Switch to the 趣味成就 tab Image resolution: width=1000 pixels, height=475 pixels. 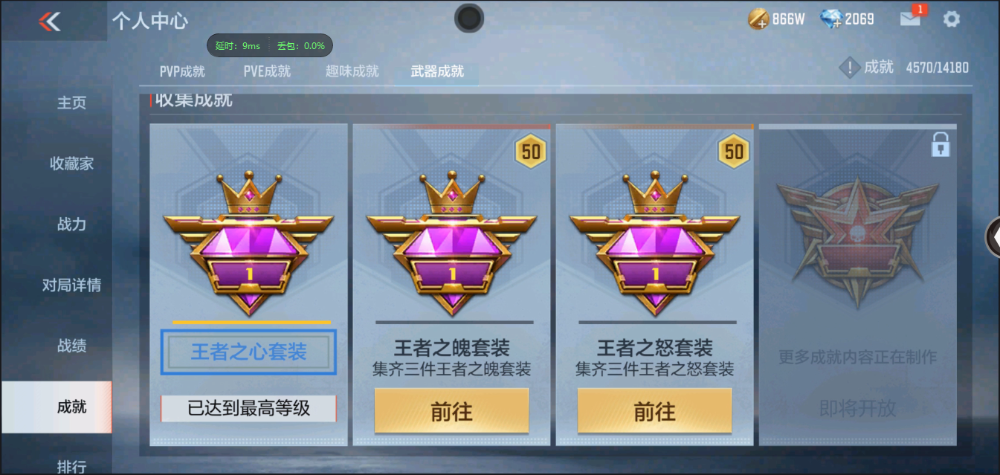click(352, 71)
